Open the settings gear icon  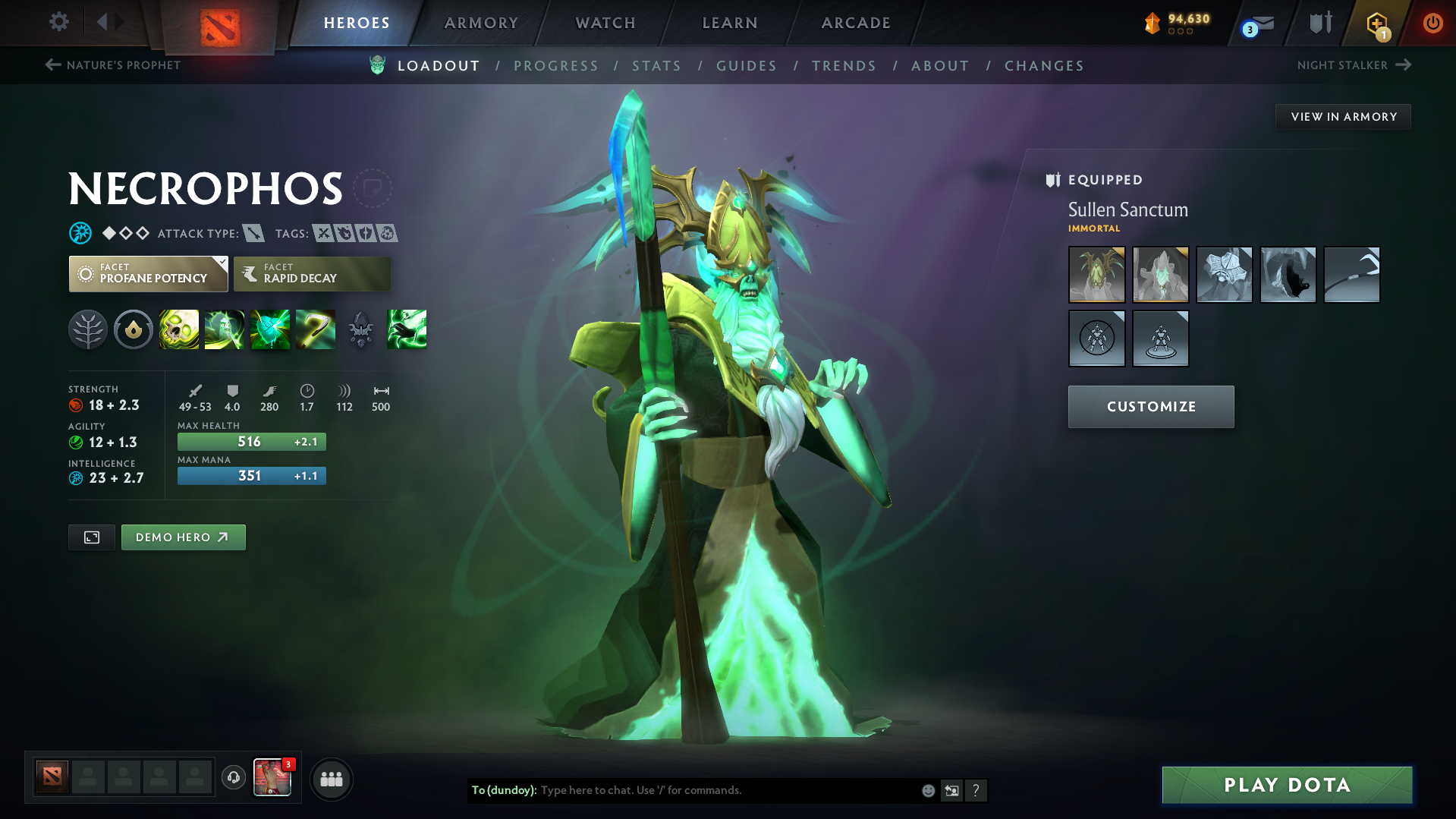pos(58,23)
